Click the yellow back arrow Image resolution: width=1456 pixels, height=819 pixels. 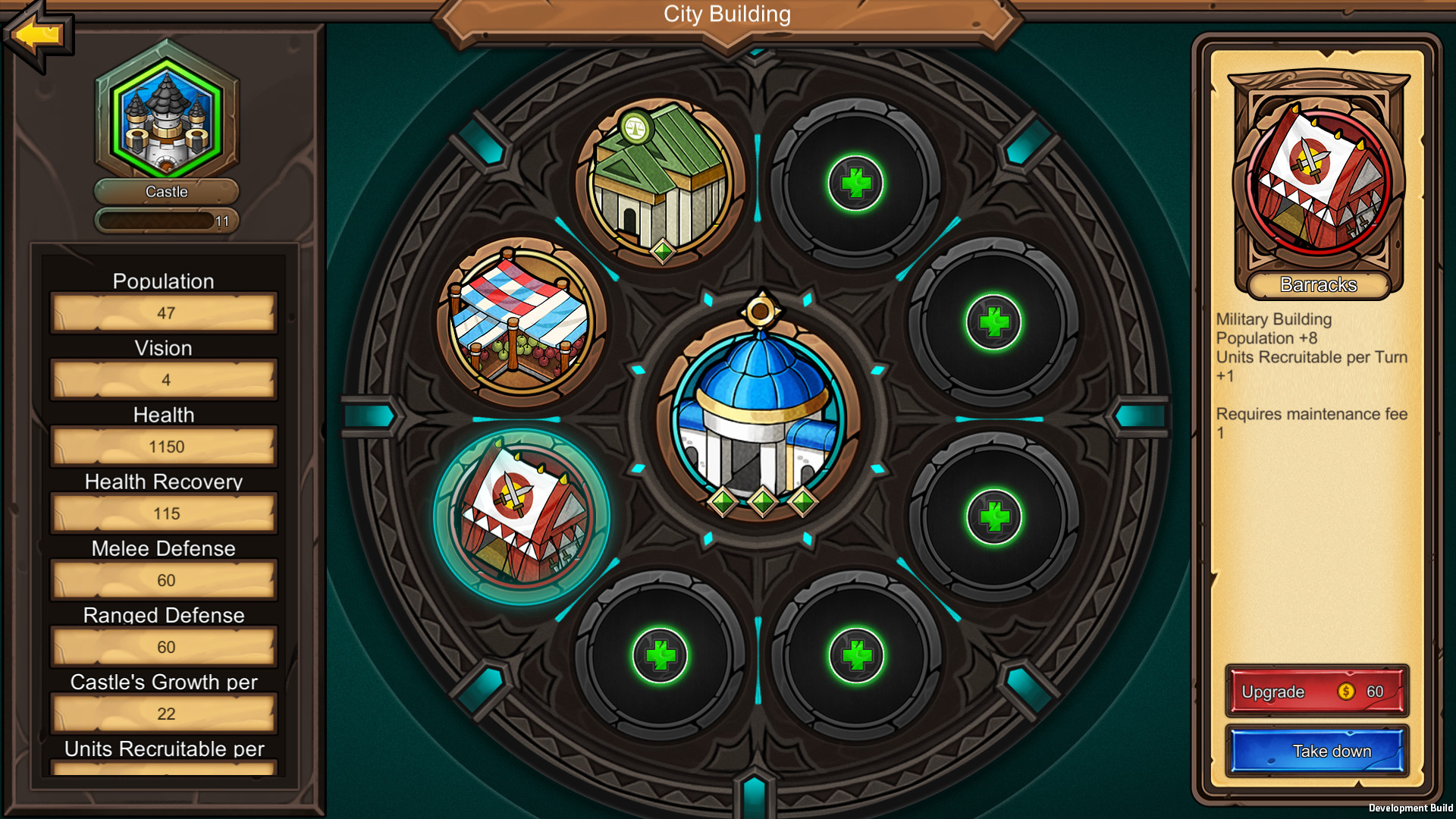click(36, 34)
